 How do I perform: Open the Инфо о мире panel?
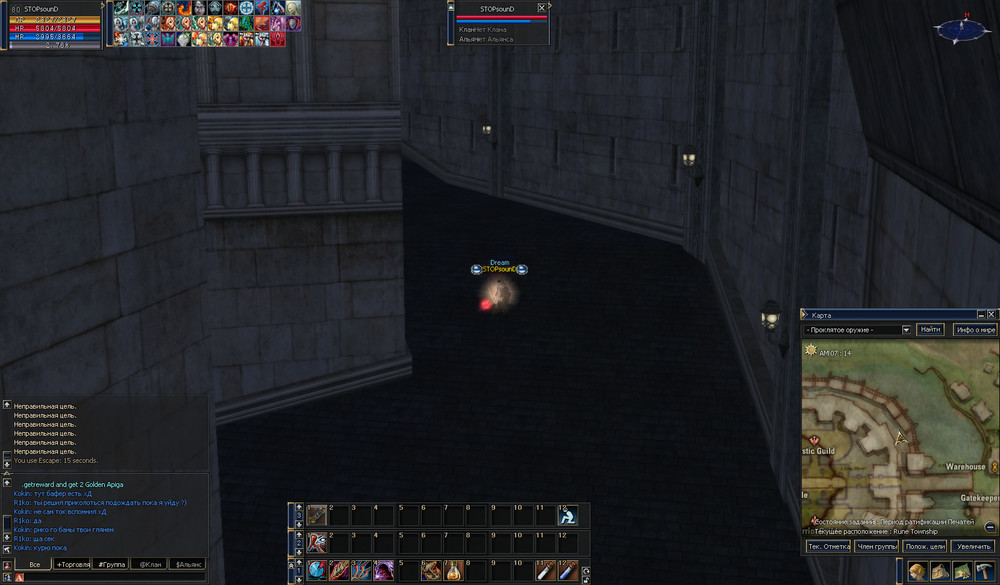pyautogui.click(x=975, y=329)
